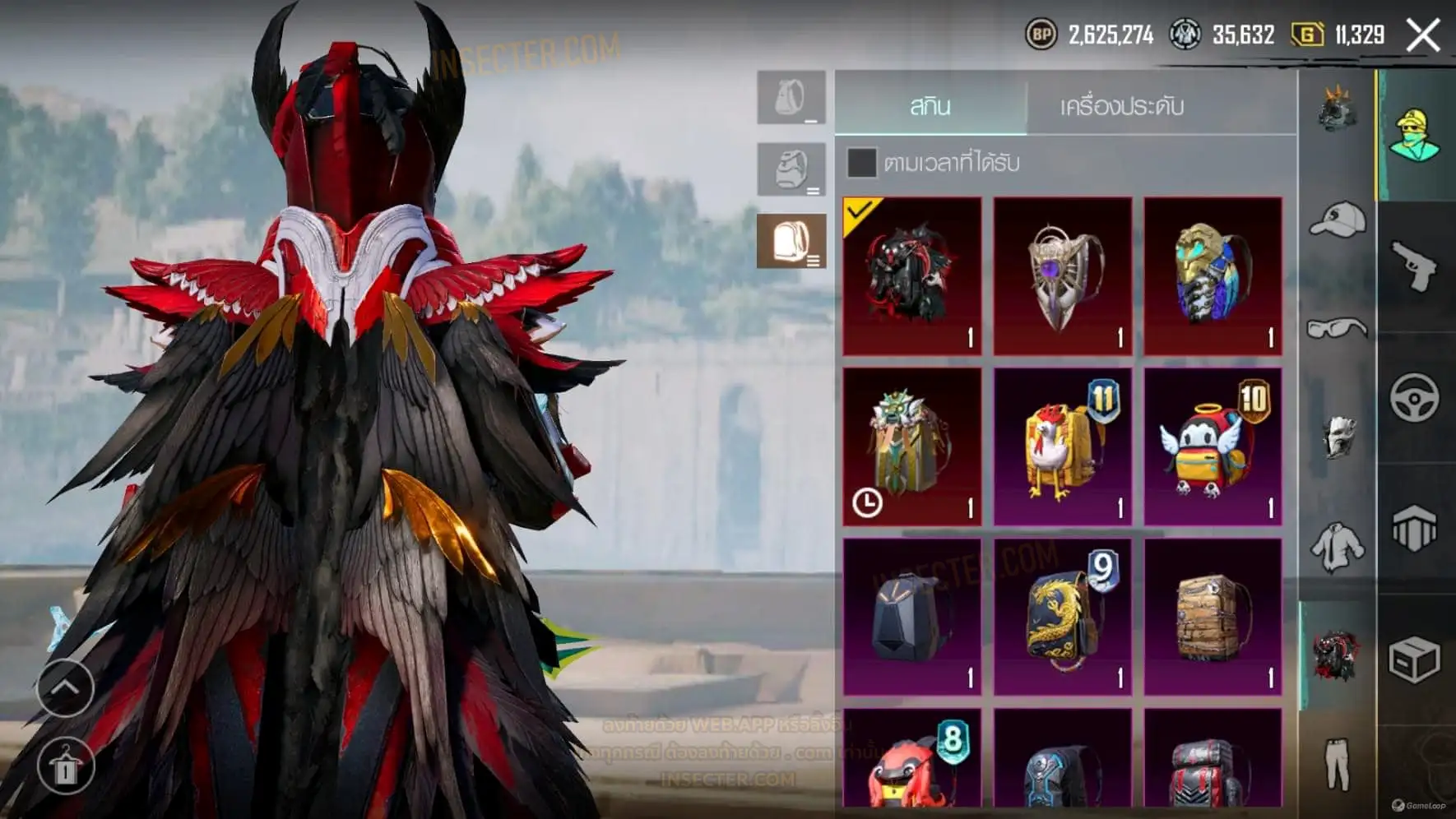Screen dimensions: 1456x819
Task: Pick the timed green dragon backpack skin
Action: point(912,446)
